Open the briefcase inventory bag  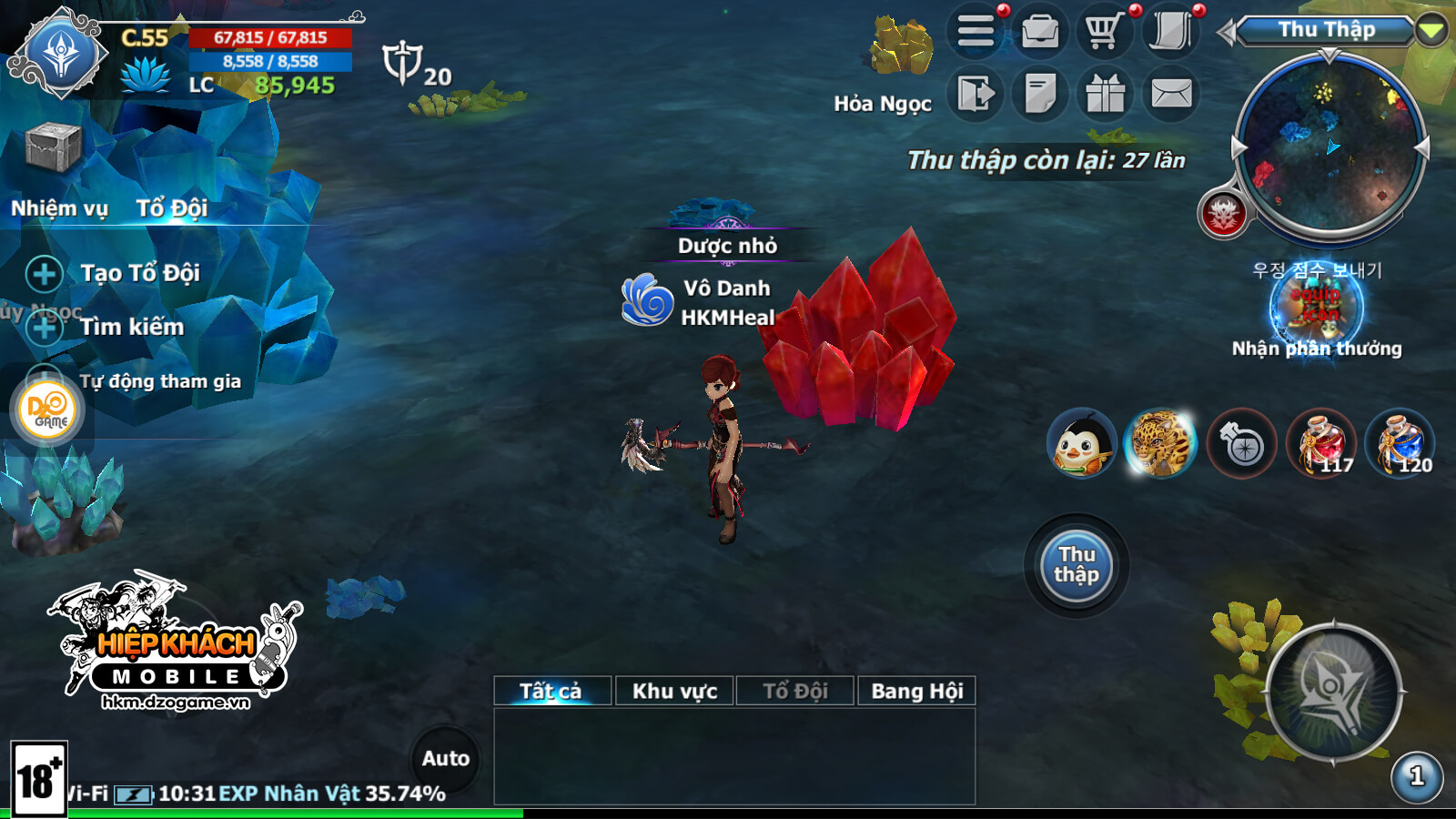[1040, 33]
